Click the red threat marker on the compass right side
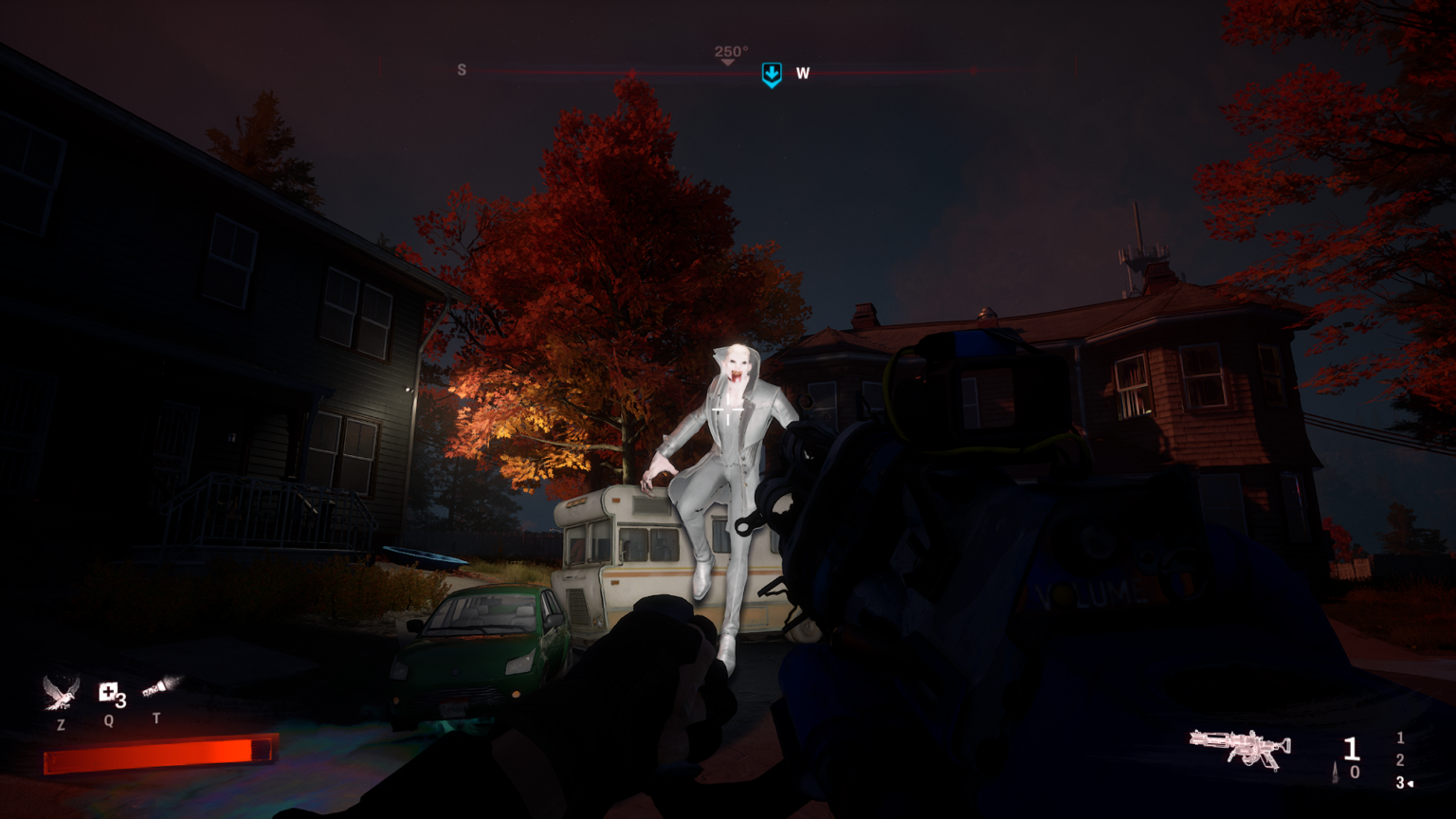Viewport: 1456px width, 819px height. (973, 68)
